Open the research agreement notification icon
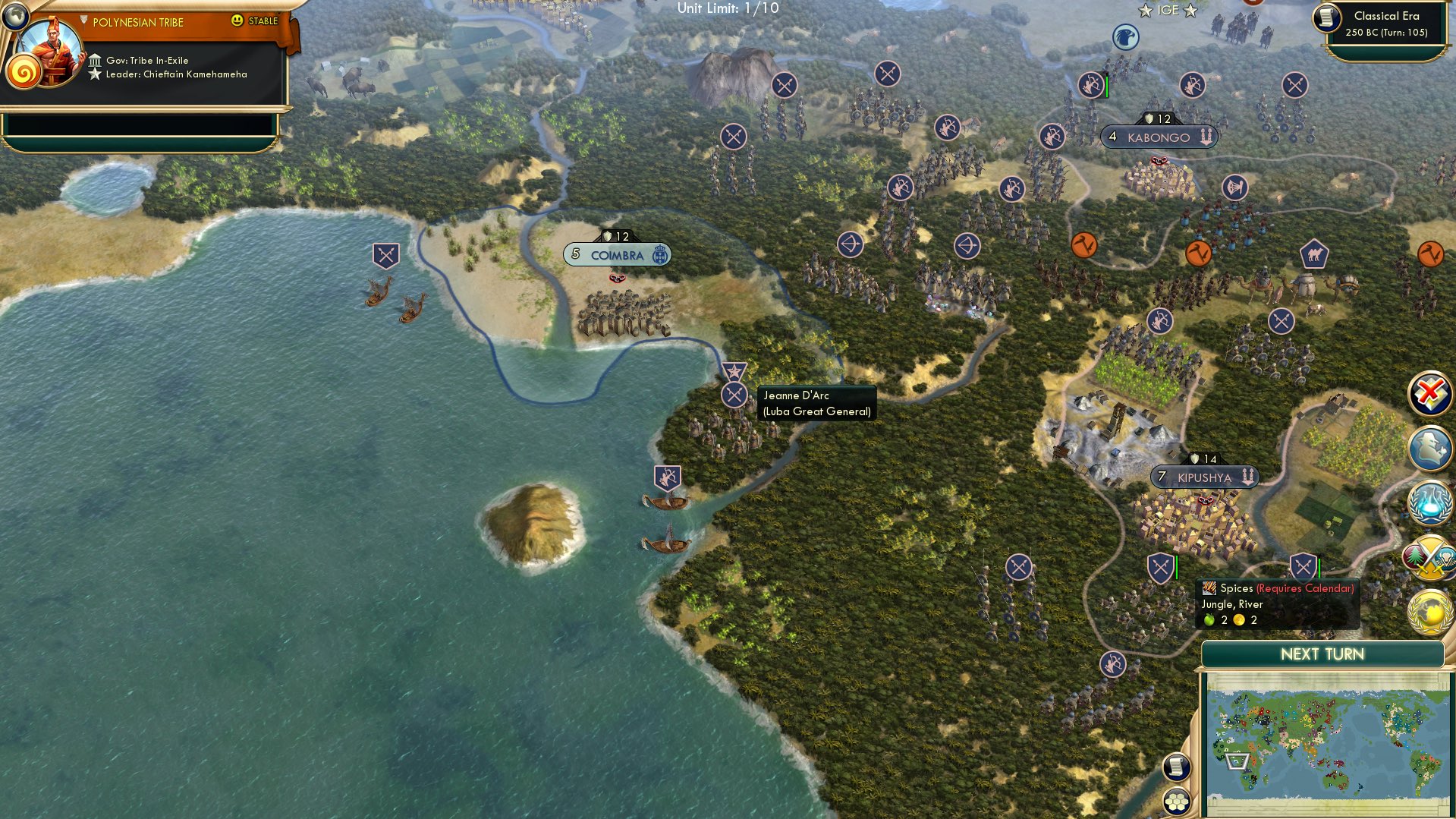 point(1429,502)
